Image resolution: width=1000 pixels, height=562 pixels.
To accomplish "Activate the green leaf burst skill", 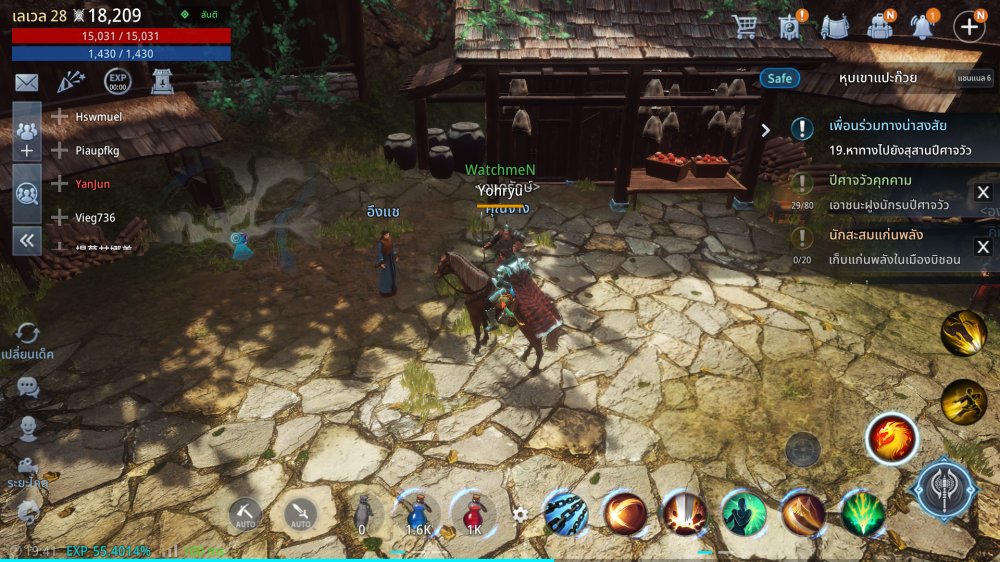I will (x=862, y=514).
